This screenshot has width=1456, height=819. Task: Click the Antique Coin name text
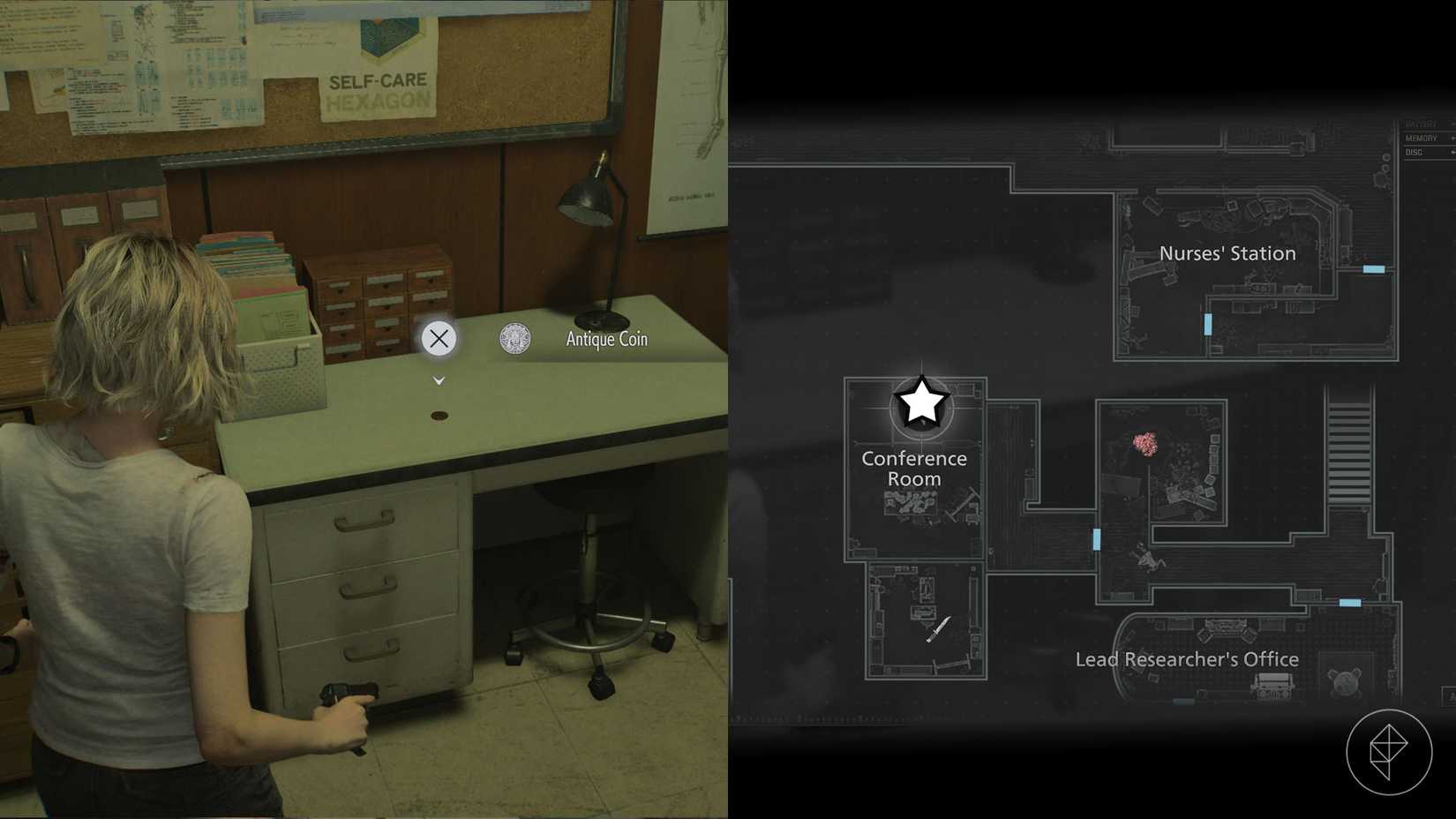click(x=606, y=338)
